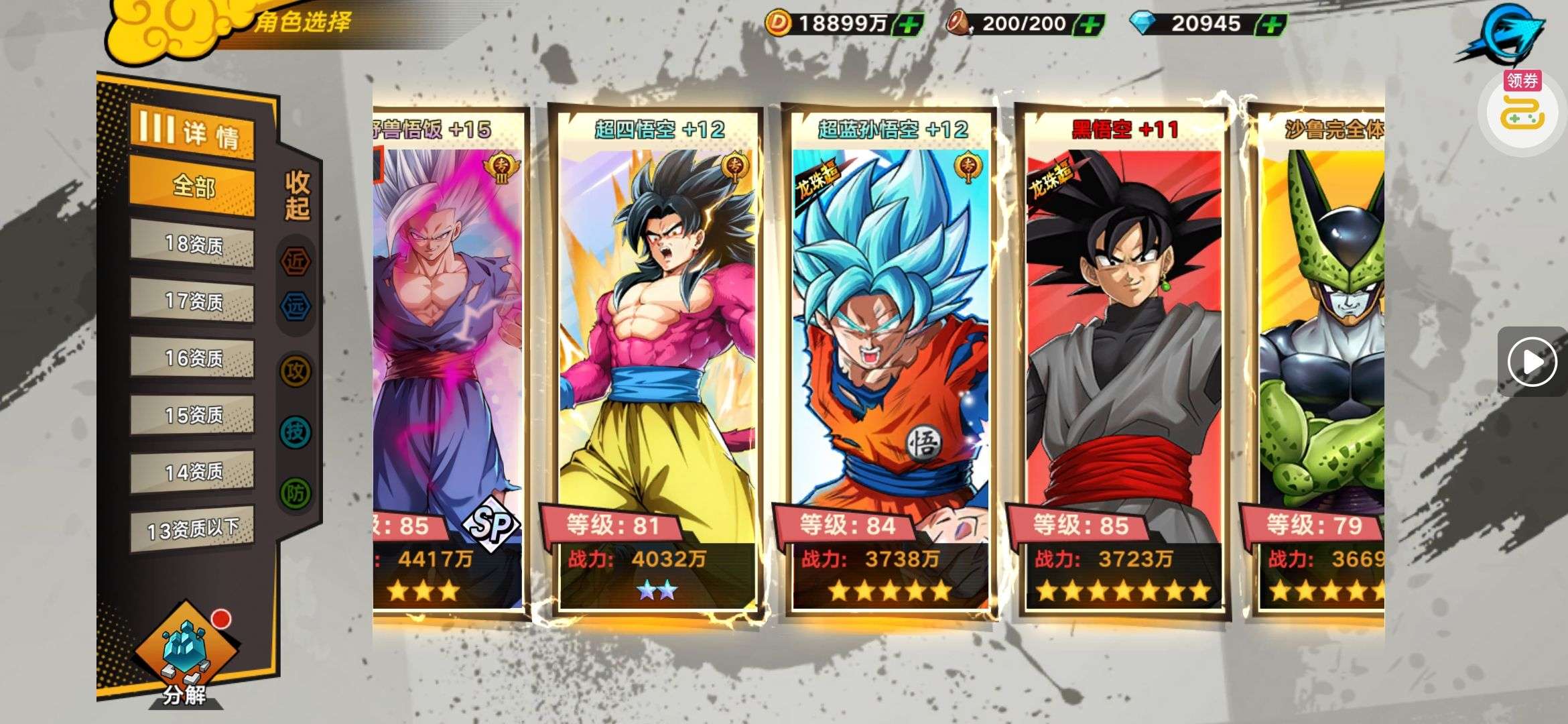Collapse the filter panel with 收起
This screenshot has height=724, width=1568.
[297, 195]
